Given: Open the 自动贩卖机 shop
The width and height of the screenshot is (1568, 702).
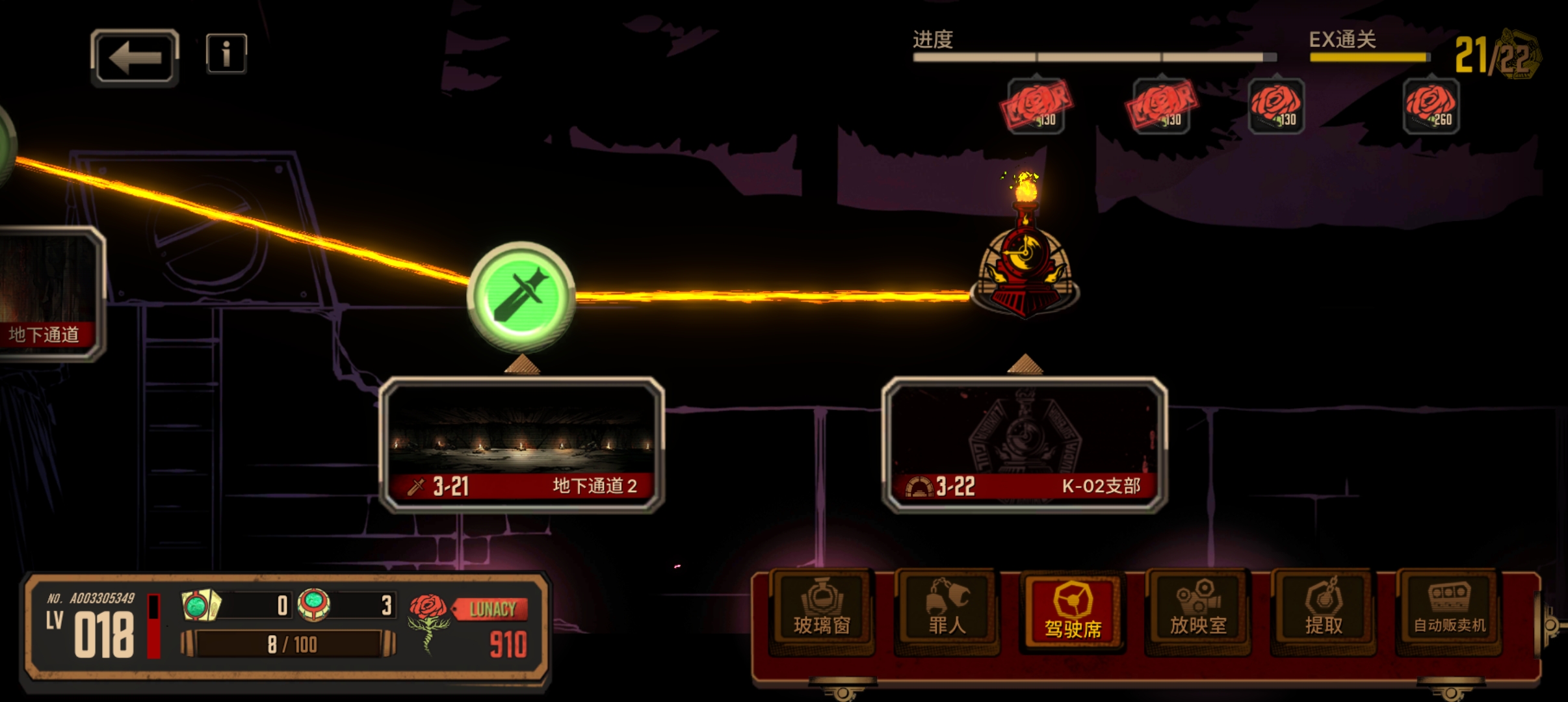Looking at the screenshot, I should tap(1449, 611).
